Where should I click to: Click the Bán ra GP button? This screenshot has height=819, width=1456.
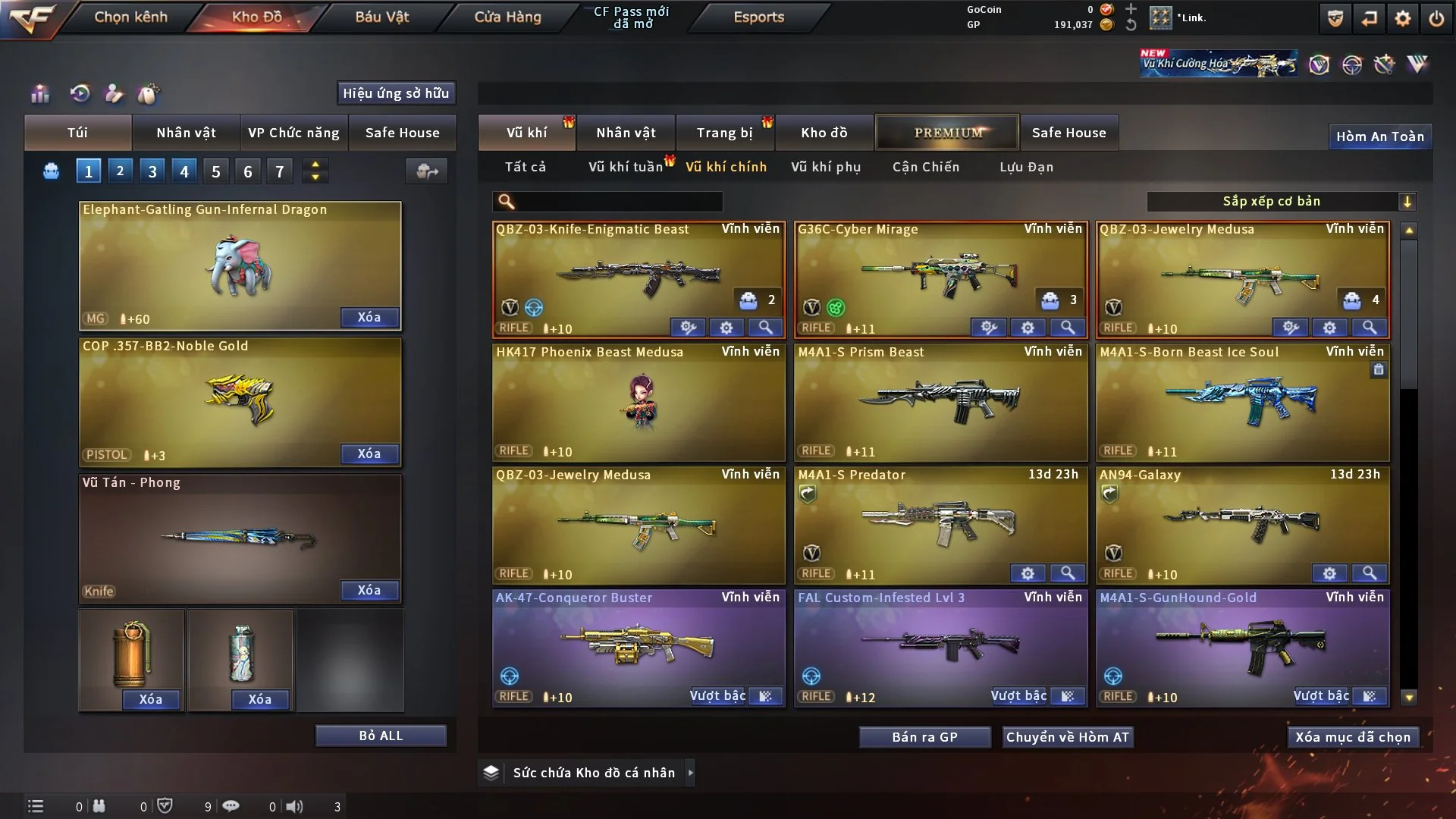[x=924, y=737]
